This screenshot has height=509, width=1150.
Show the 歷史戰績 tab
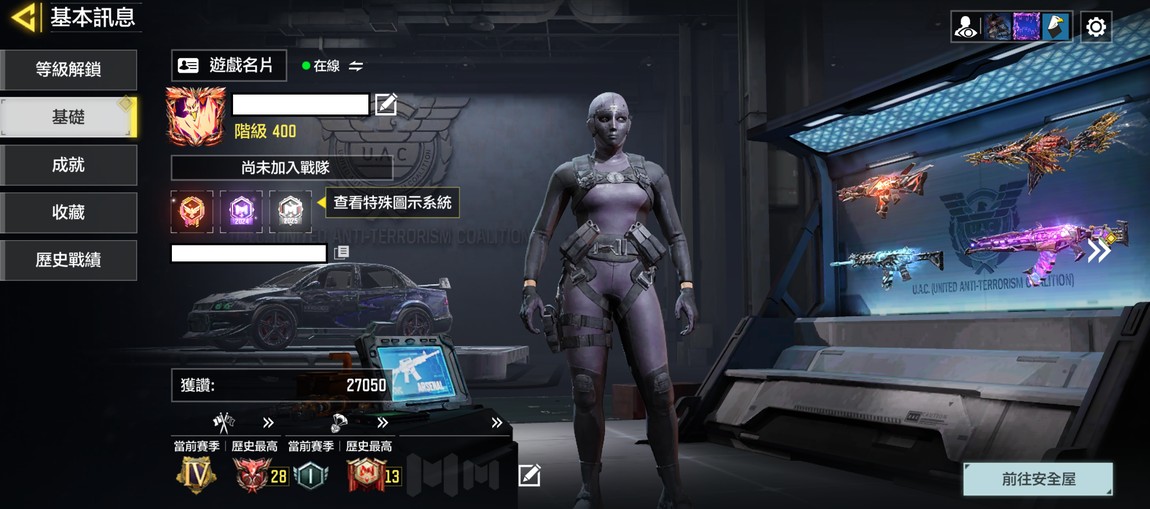click(x=69, y=260)
